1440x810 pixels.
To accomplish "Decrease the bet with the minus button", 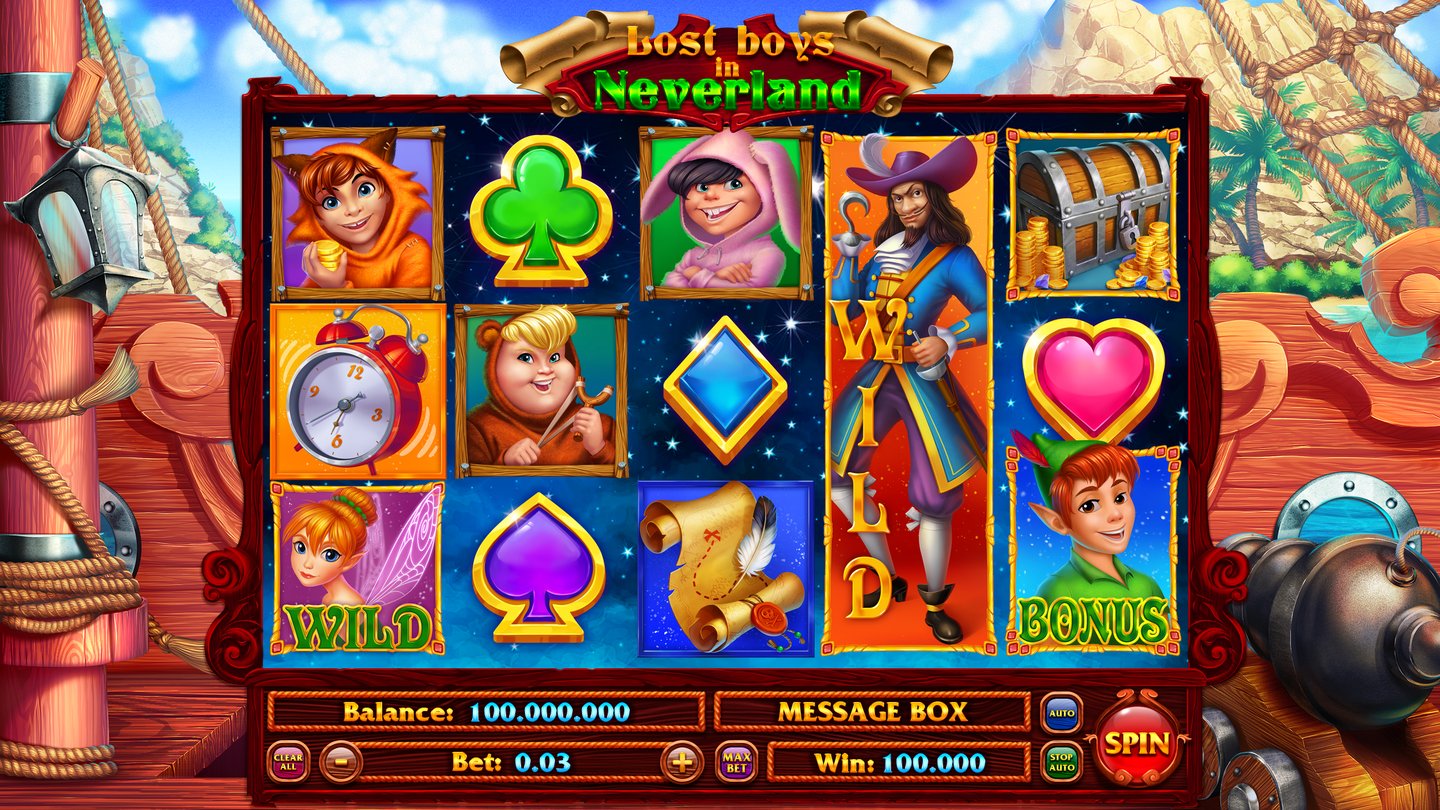I will coord(340,763).
